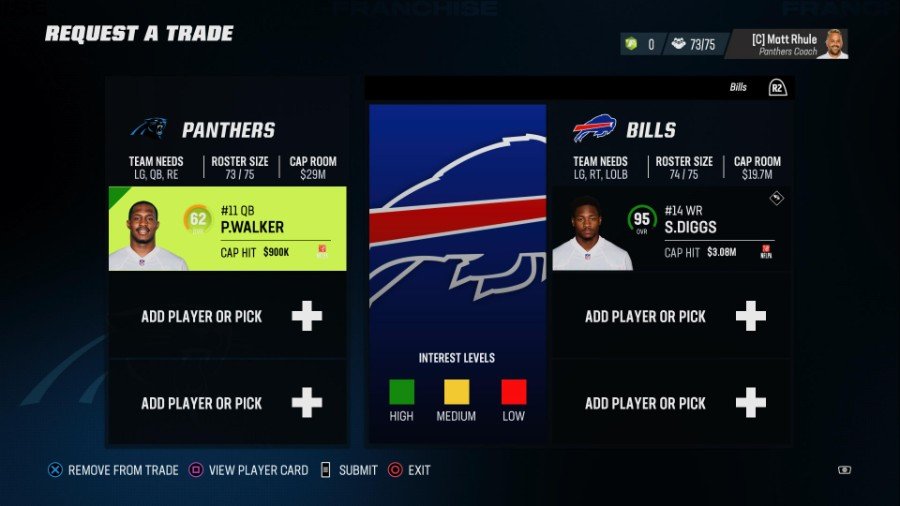Add a player or pick directly beneath P.Walker
The width and height of the screenshot is (900, 506).
pyautogui.click(x=228, y=316)
